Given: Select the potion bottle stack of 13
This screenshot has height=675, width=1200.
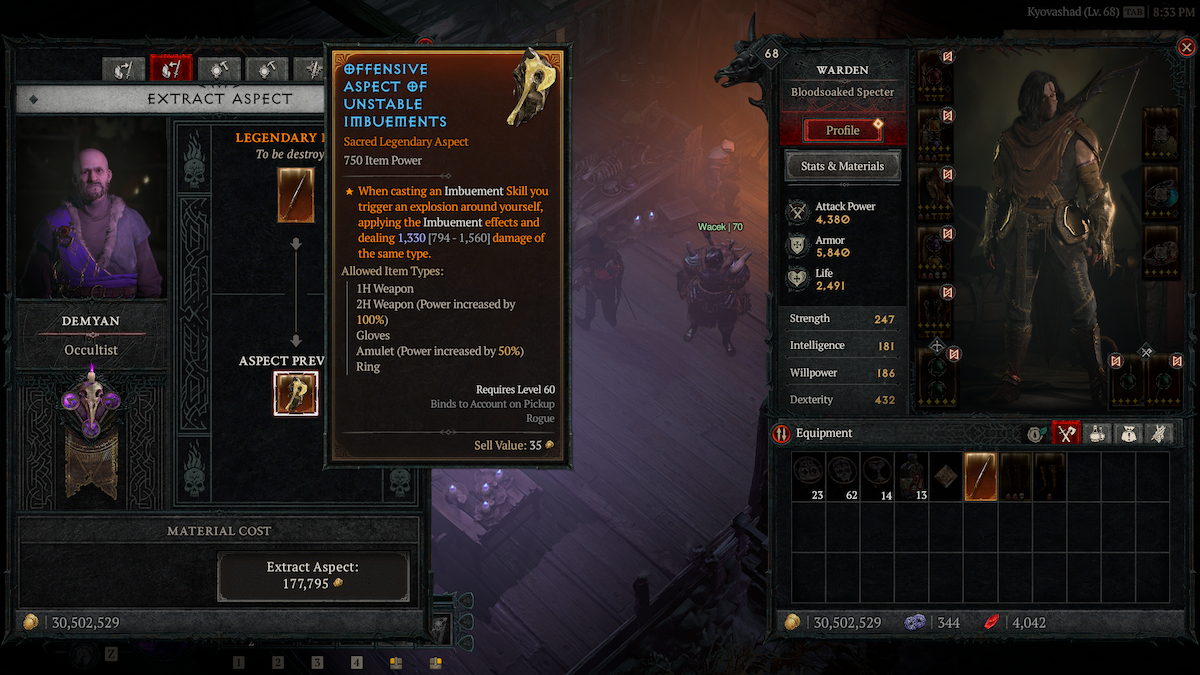Looking at the screenshot, I should click(x=911, y=477).
